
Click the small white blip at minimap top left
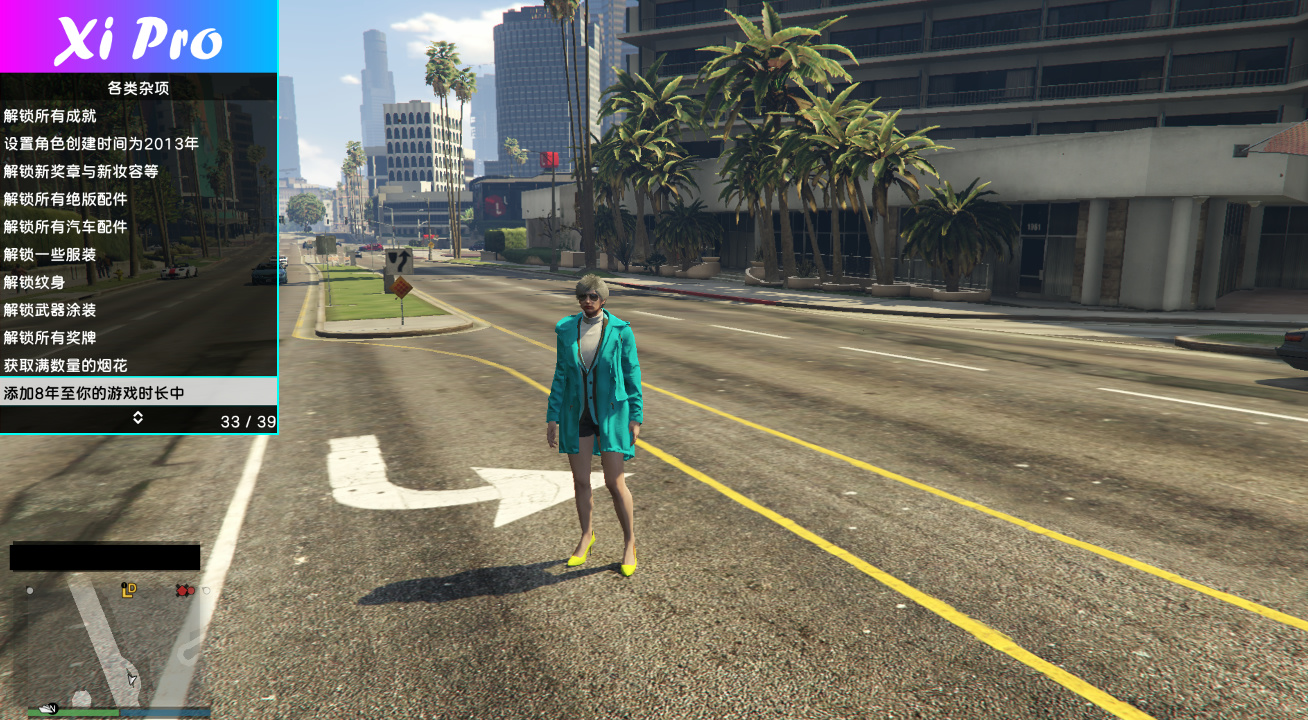tap(29, 591)
